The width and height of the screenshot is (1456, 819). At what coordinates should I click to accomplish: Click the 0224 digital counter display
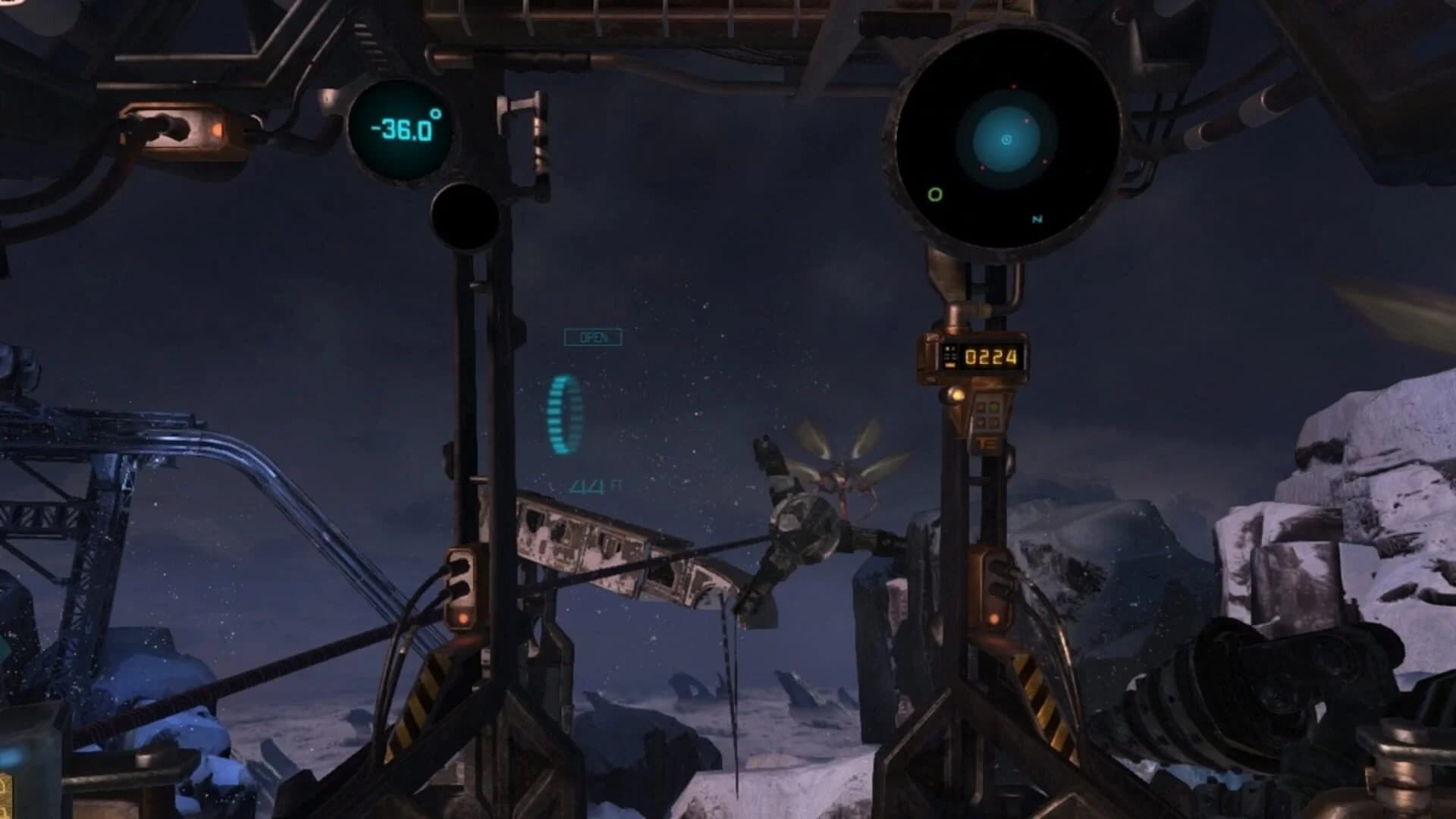(x=990, y=356)
